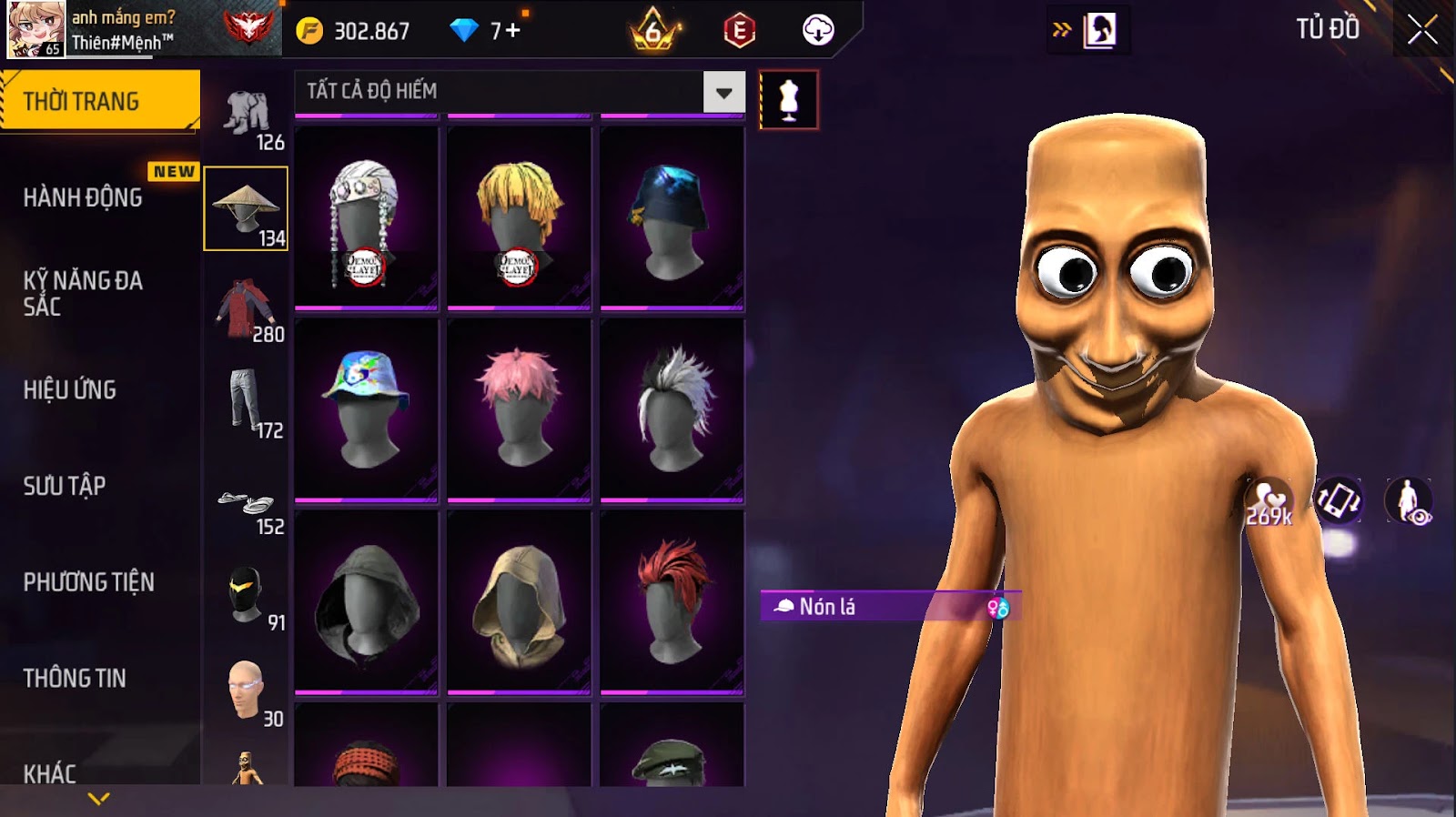Image resolution: width=1456 pixels, height=817 pixels.
Task: Go to the Sưu Tập collection
Action: click(x=65, y=486)
